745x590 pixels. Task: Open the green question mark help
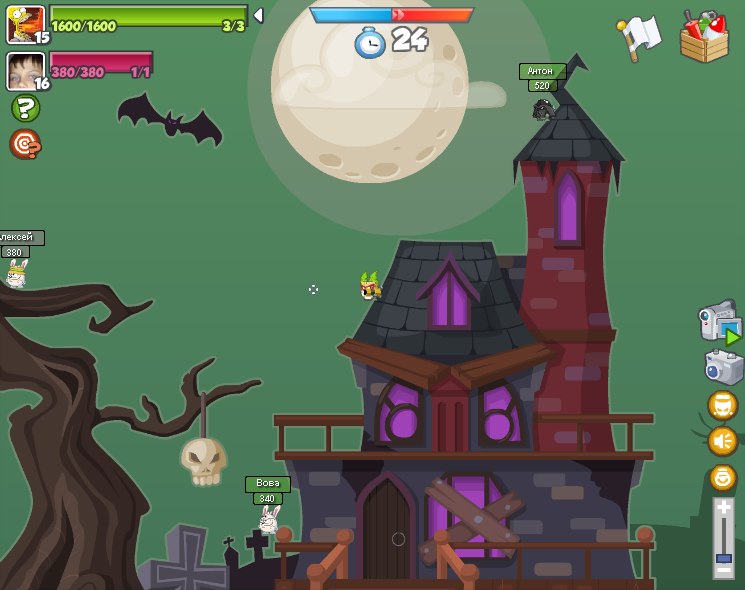[x=24, y=108]
